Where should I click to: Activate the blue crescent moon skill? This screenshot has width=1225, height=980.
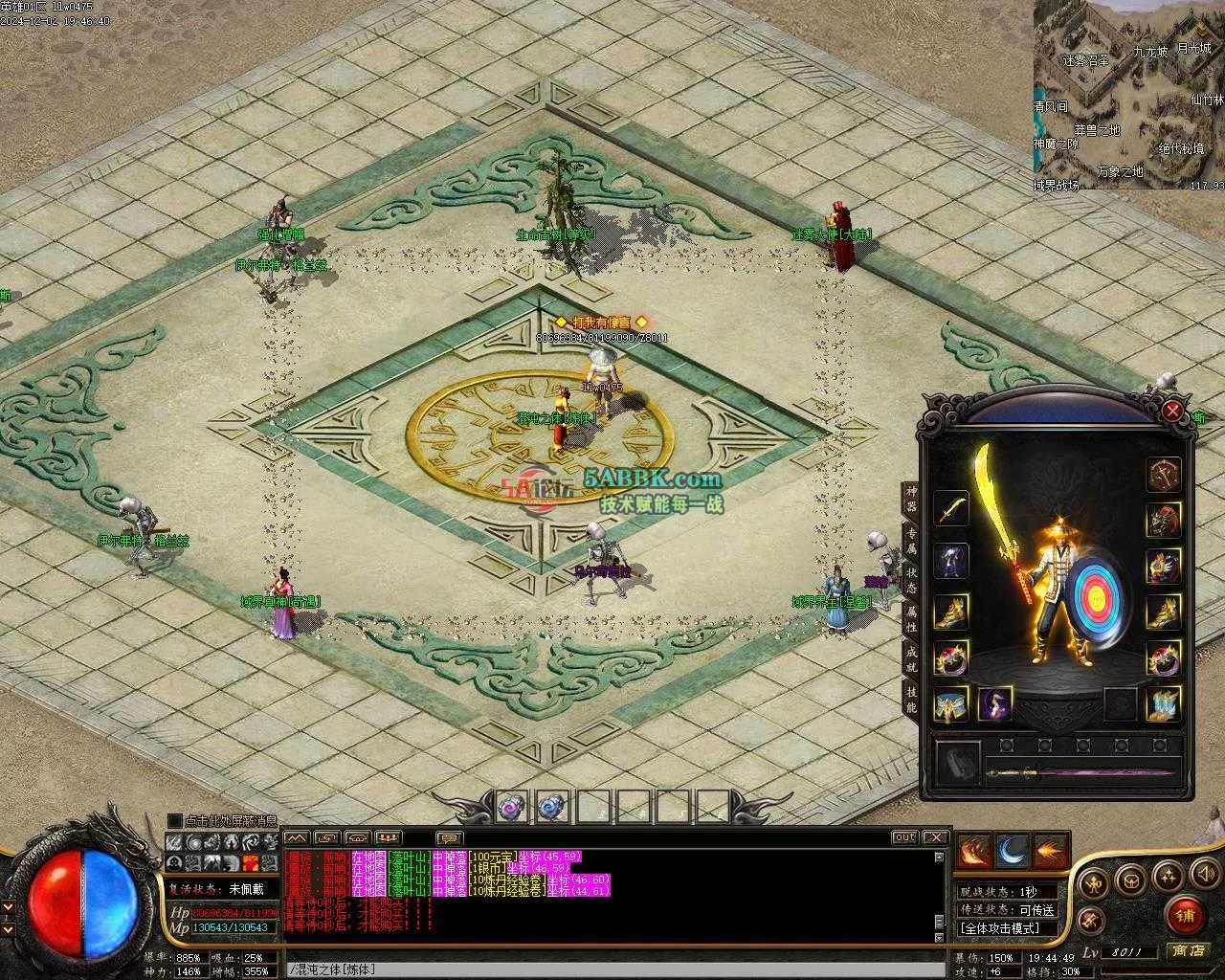[1013, 850]
